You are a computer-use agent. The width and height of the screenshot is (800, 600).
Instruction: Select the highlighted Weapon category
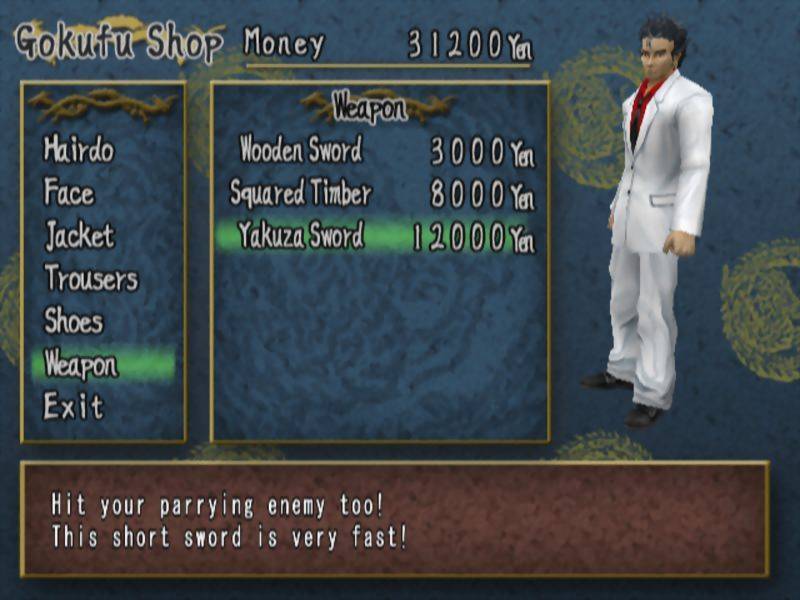click(81, 365)
